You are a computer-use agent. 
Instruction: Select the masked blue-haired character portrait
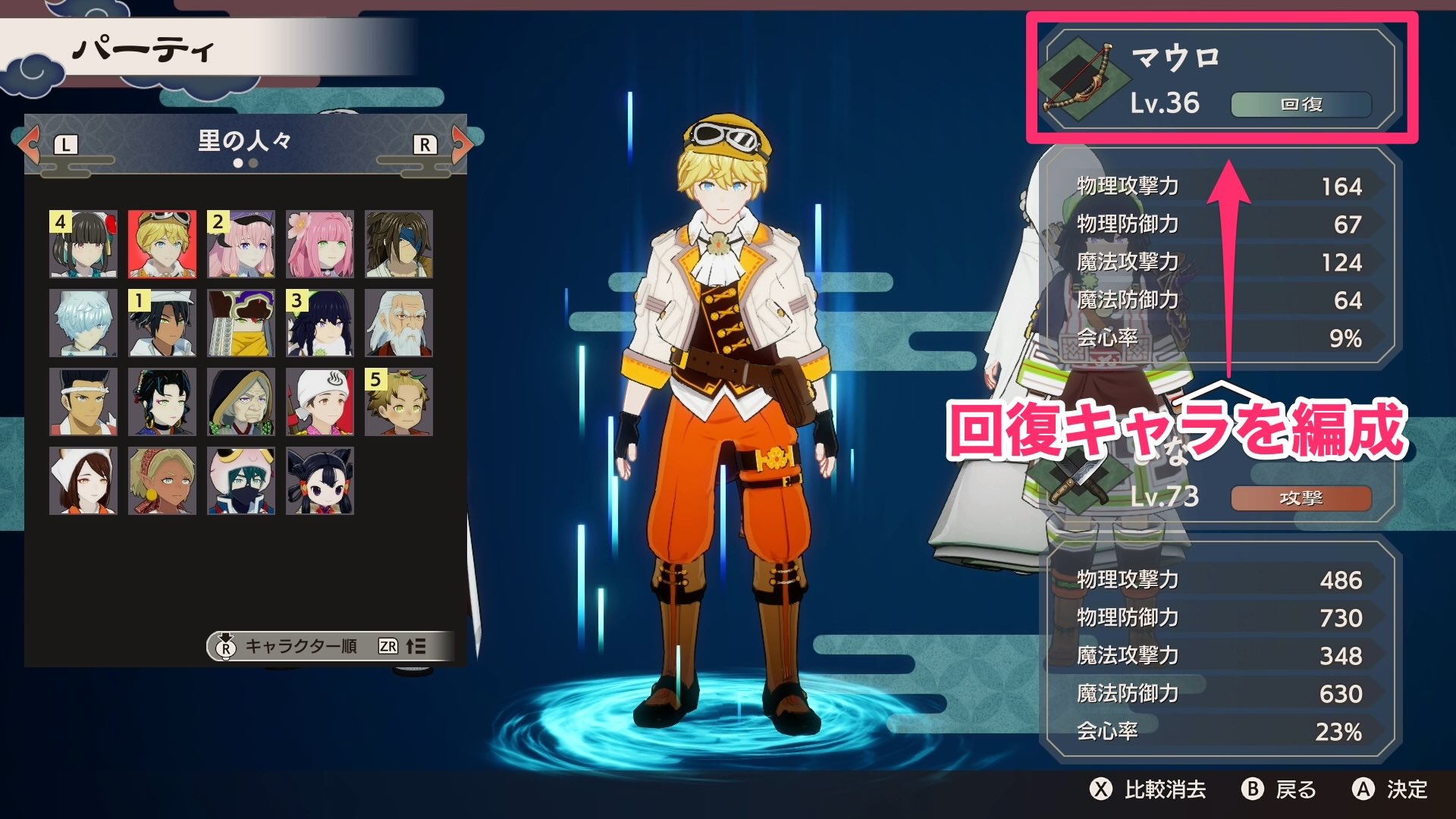(240, 479)
